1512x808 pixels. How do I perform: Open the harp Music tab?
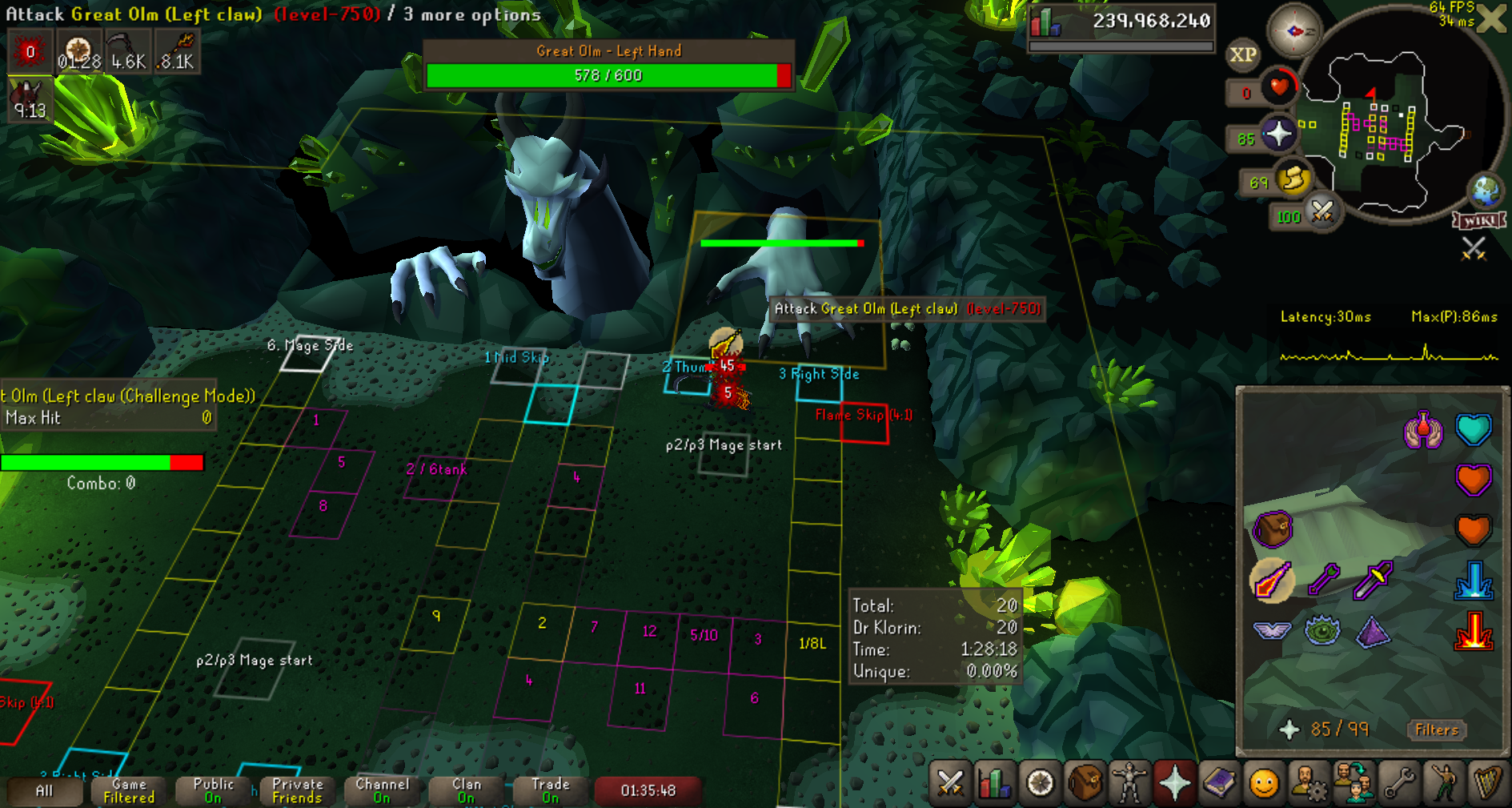click(x=1487, y=782)
